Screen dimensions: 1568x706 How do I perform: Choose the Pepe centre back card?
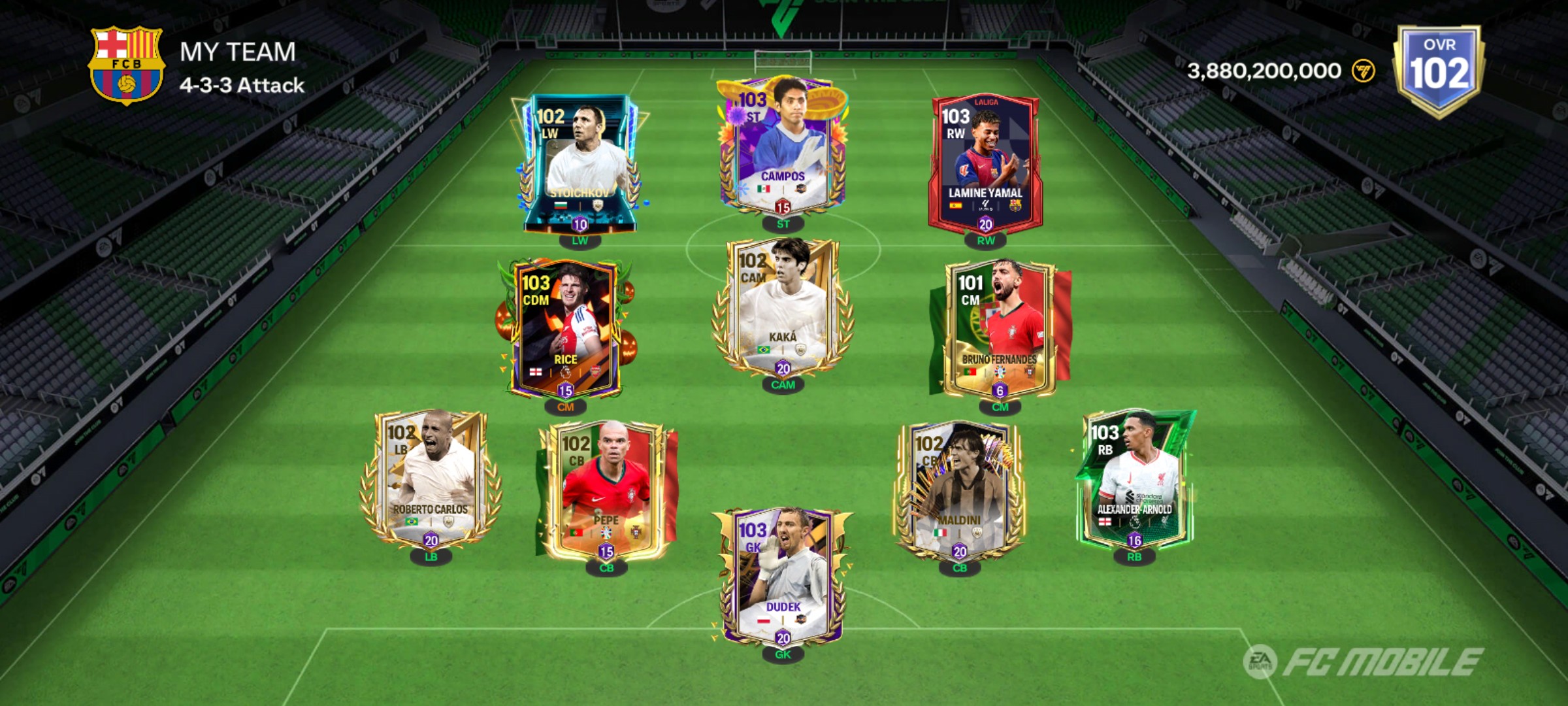pos(606,490)
